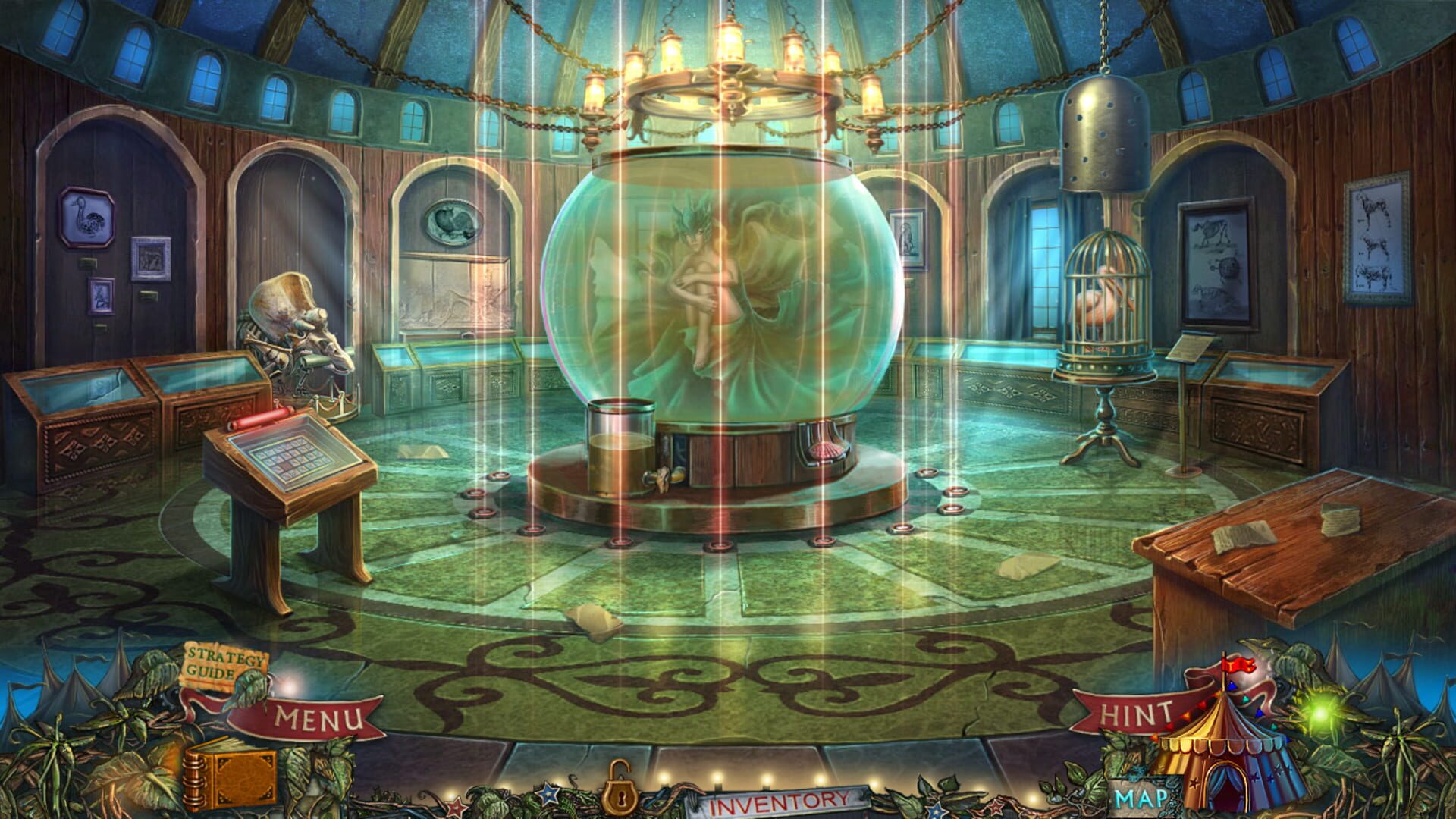
Task: Click the Hint banner
Action: coord(1134,713)
